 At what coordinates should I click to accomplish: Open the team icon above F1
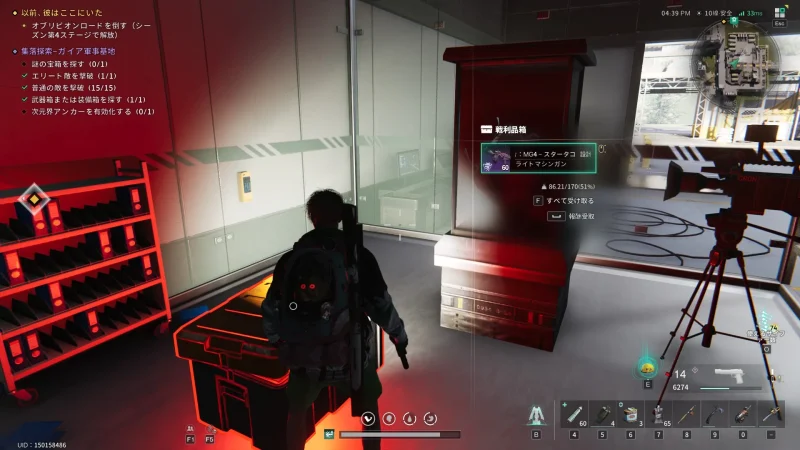pos(190,426)
